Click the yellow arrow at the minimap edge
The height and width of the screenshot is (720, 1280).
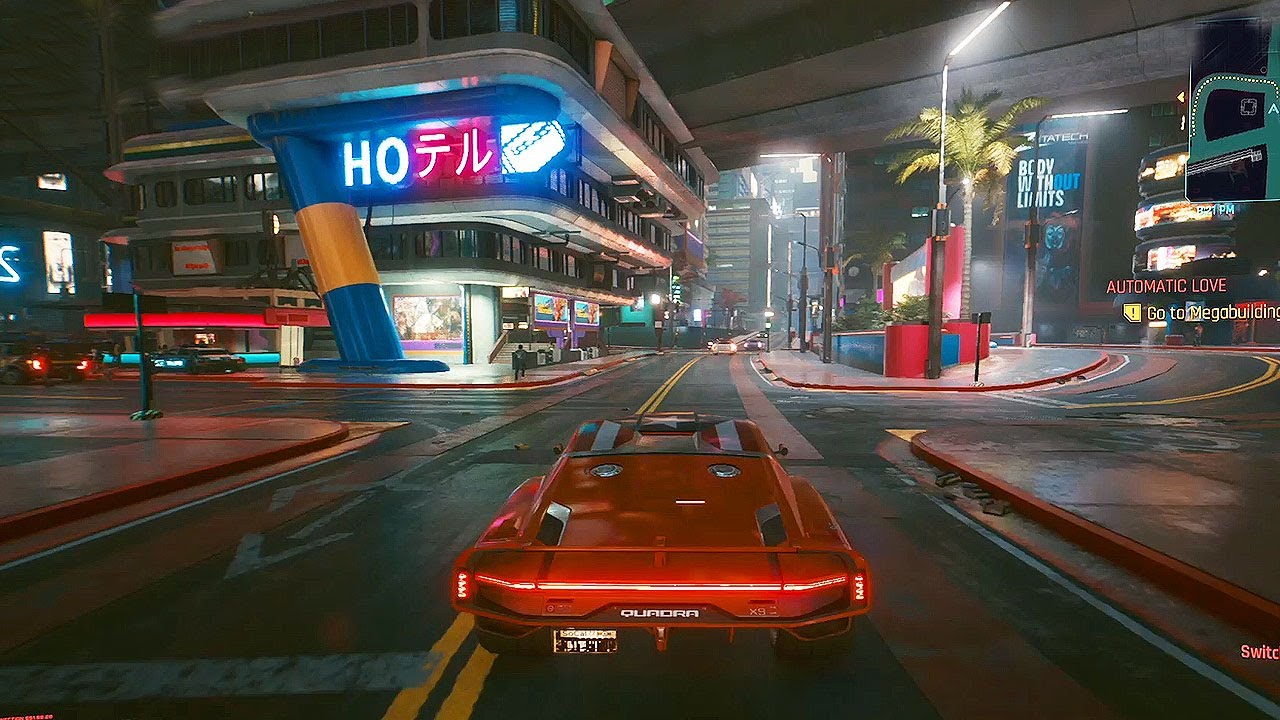click(1181, 97)
